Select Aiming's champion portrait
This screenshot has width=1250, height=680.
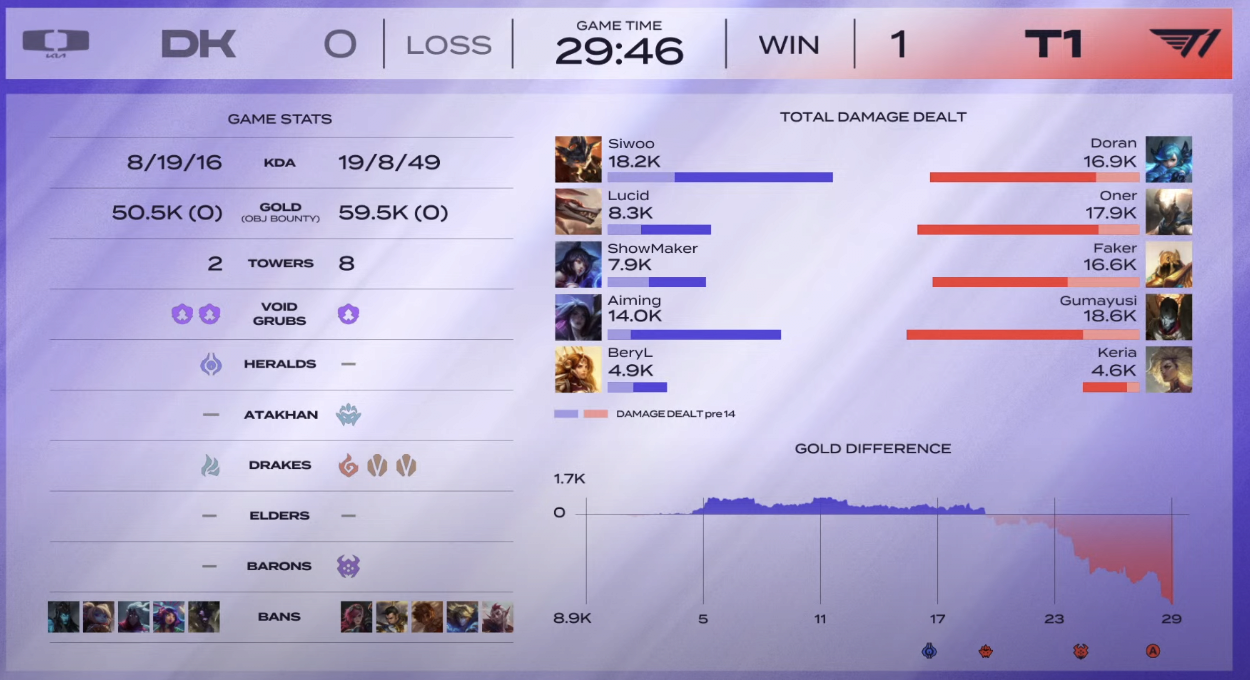pyautogui.click(x=578, y=317)
